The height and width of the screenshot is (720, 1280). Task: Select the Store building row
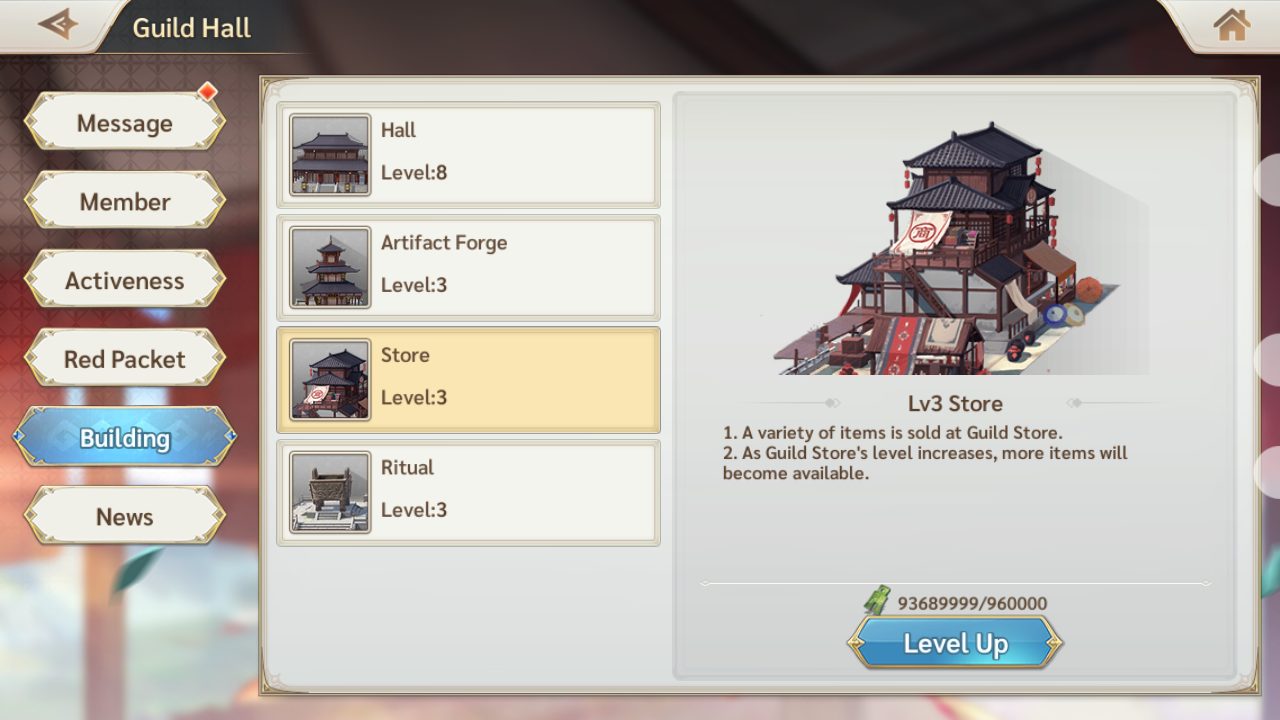click(468, 380)
